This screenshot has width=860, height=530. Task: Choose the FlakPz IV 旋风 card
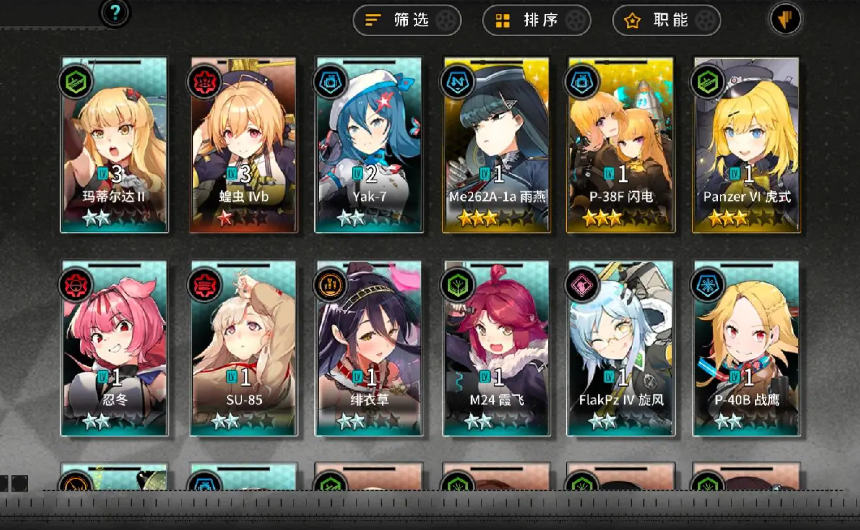tap(620, 349)
